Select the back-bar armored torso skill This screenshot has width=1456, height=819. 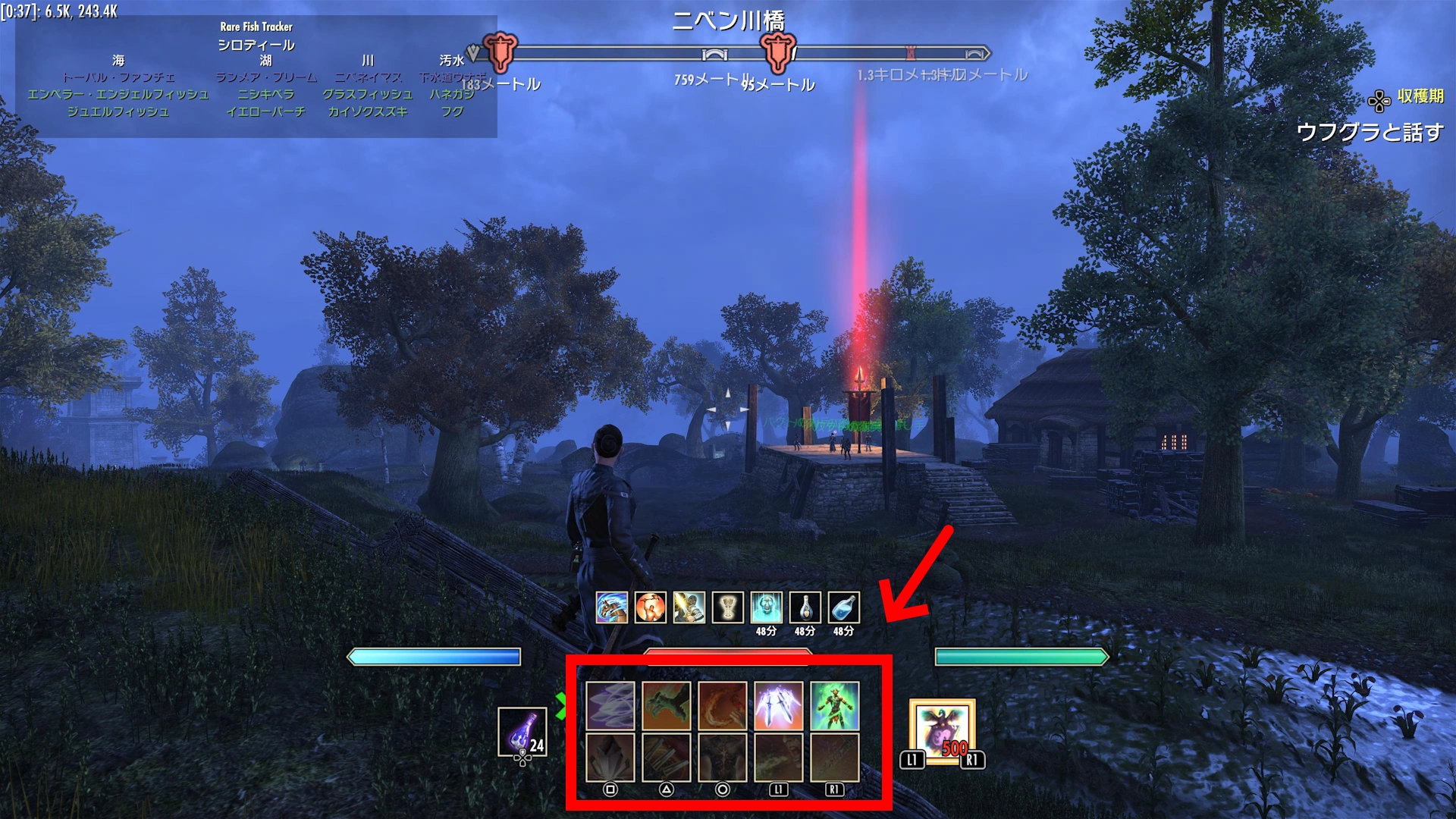click(723, 757)
